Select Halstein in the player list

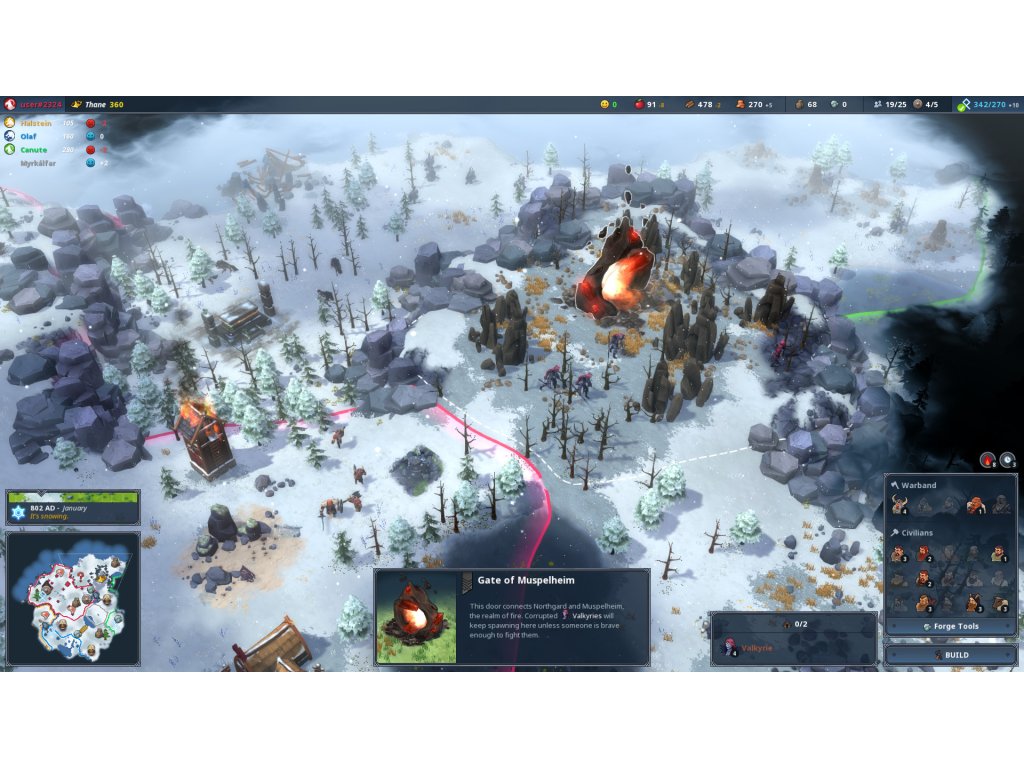click(x=40, y=123)
